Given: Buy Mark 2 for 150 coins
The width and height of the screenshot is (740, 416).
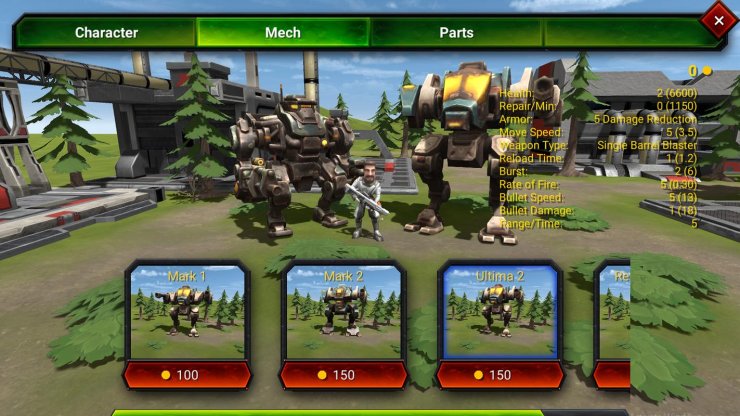Looking at the screenshot, I should tap(343, 375).
